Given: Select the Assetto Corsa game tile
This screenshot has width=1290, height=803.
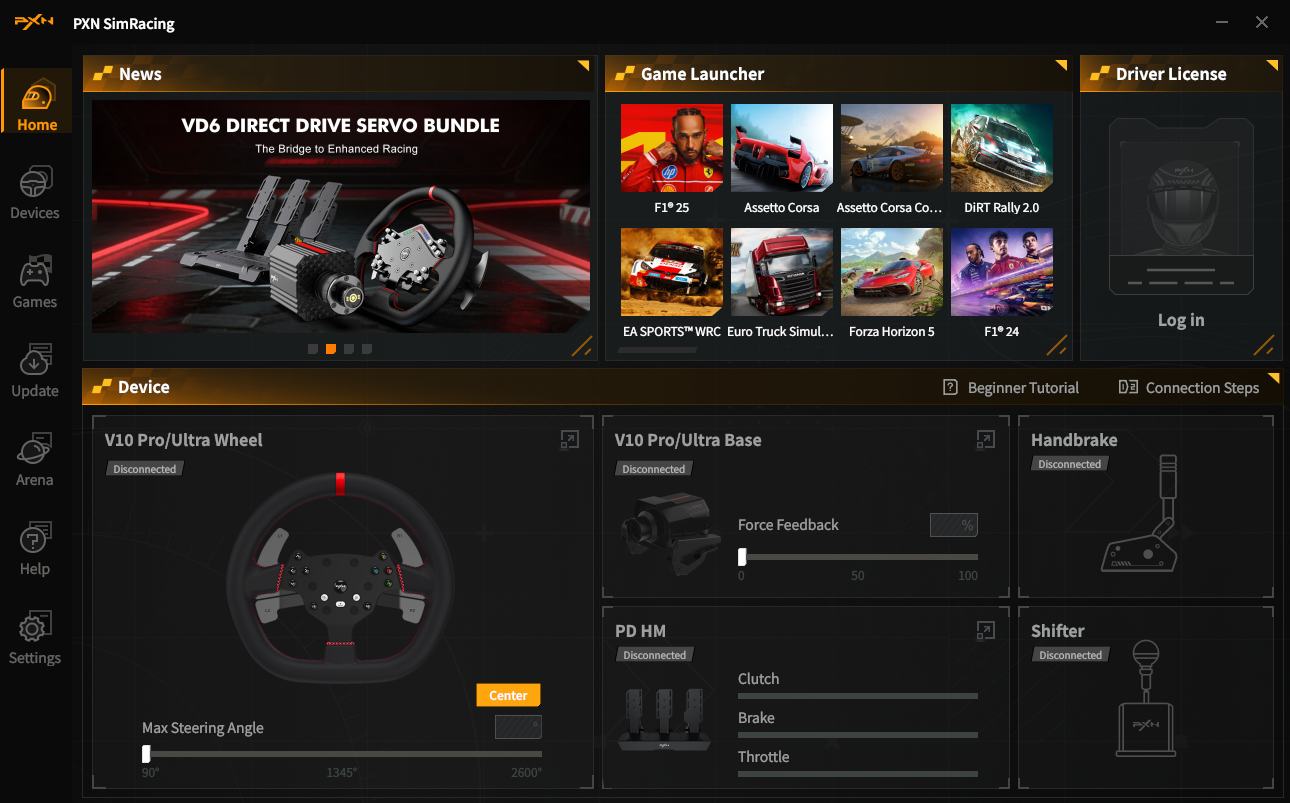Looking at the screenshot, I should [x=781, y=149].
